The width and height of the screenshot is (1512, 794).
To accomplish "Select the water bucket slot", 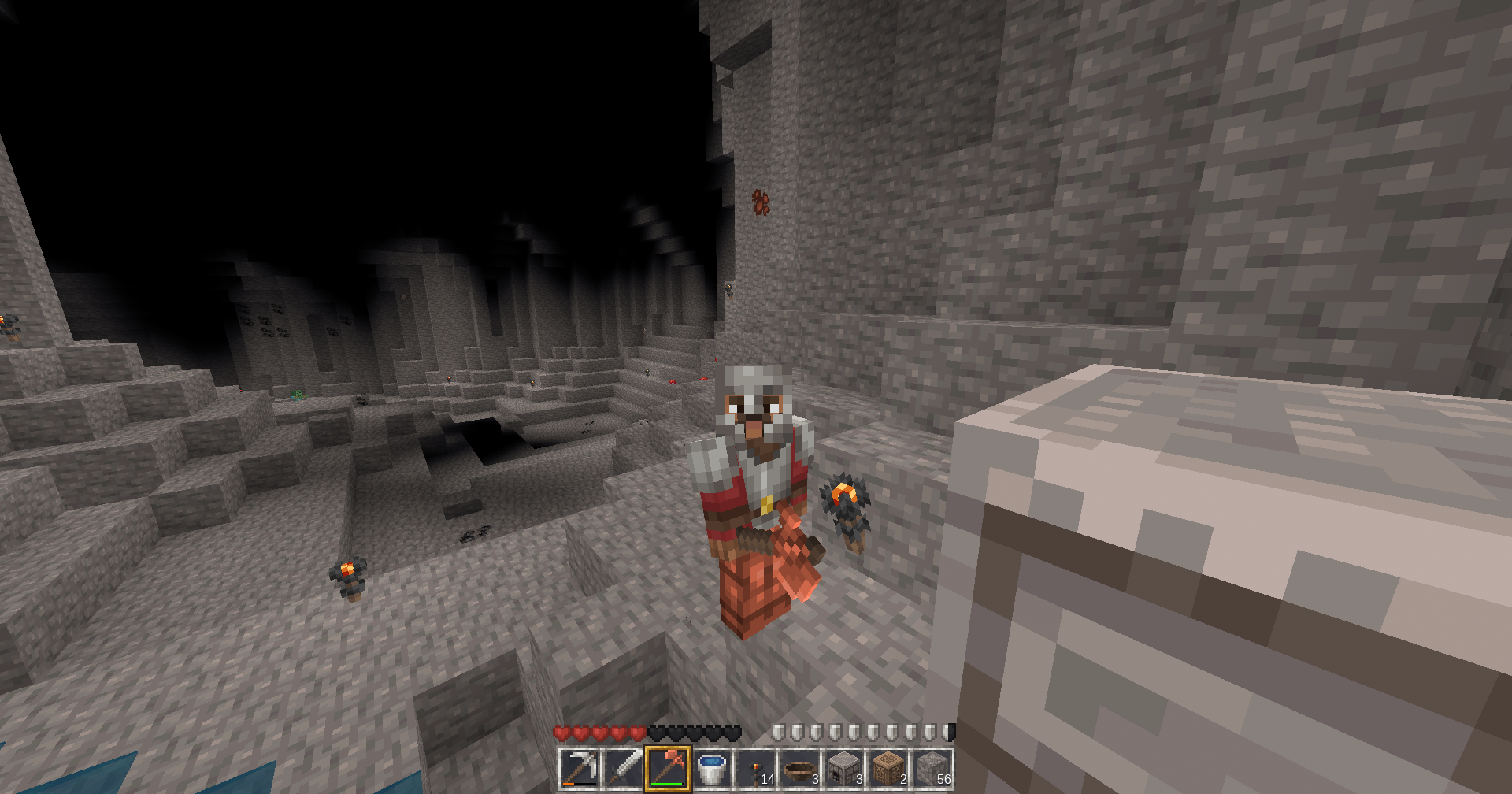I will 712,768.
